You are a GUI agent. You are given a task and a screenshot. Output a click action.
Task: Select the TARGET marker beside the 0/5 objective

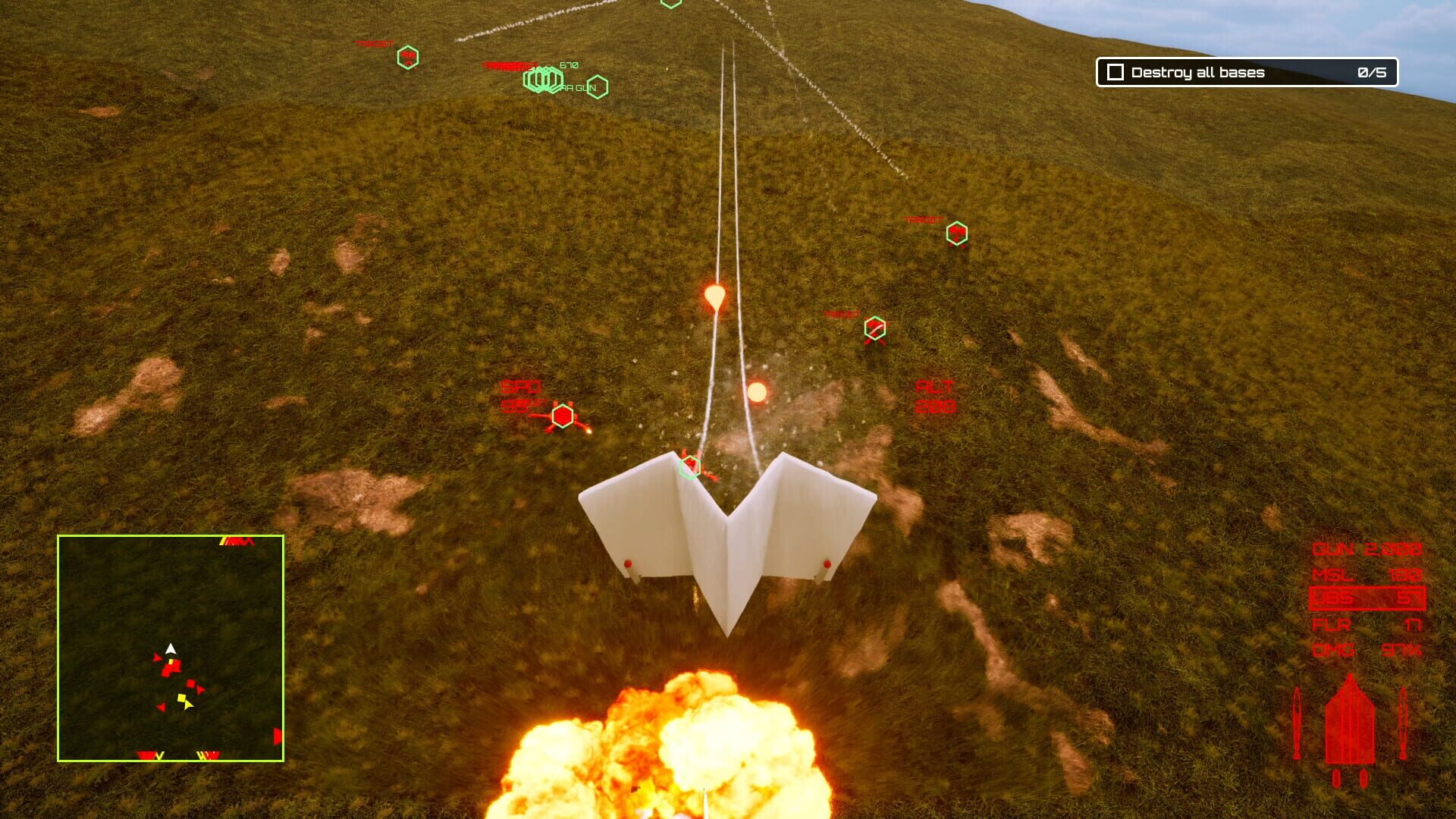pos(959,231)
